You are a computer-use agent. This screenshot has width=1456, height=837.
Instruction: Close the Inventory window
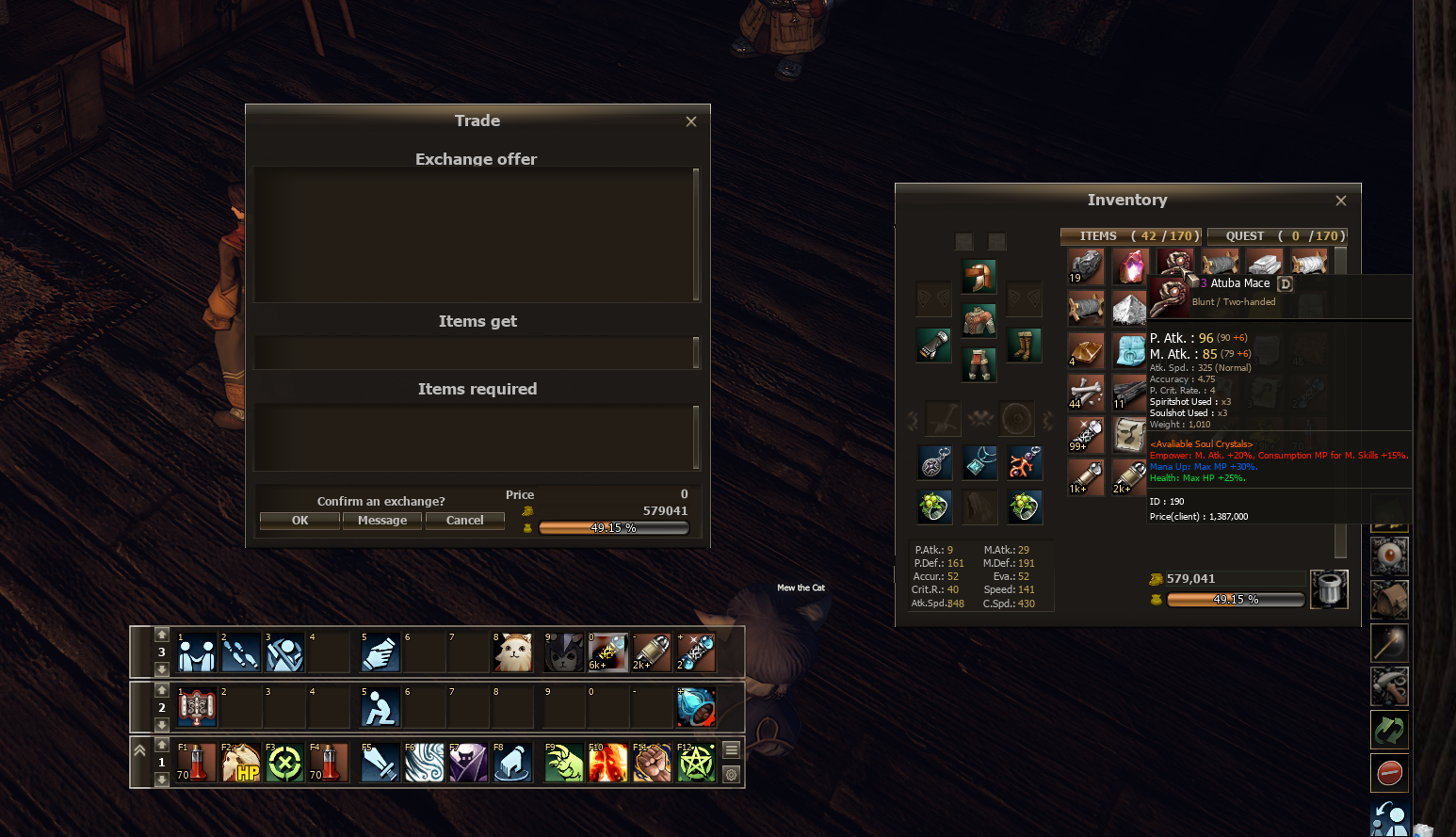(1341, 201)
